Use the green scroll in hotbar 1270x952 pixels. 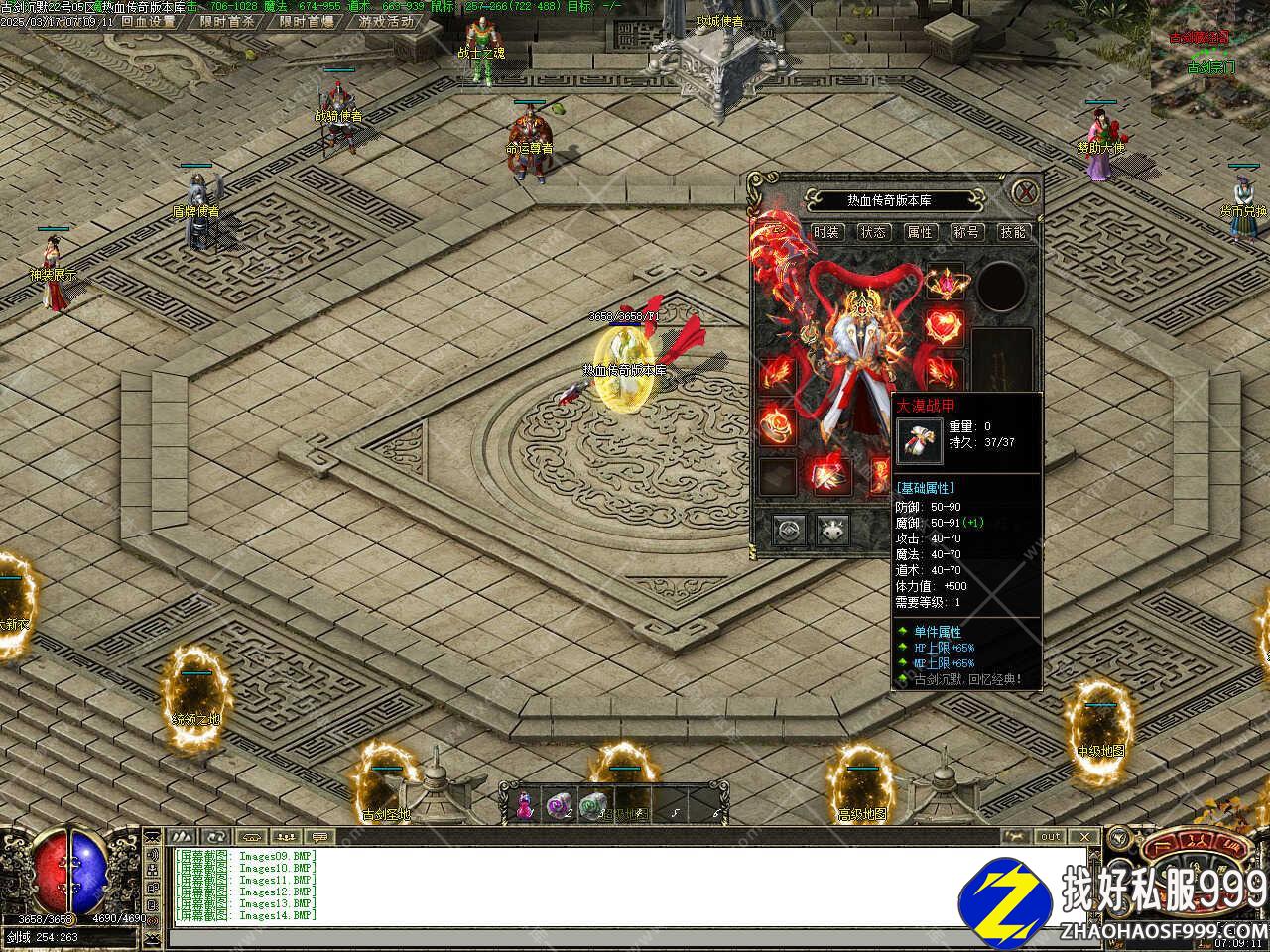coord(592,806)
